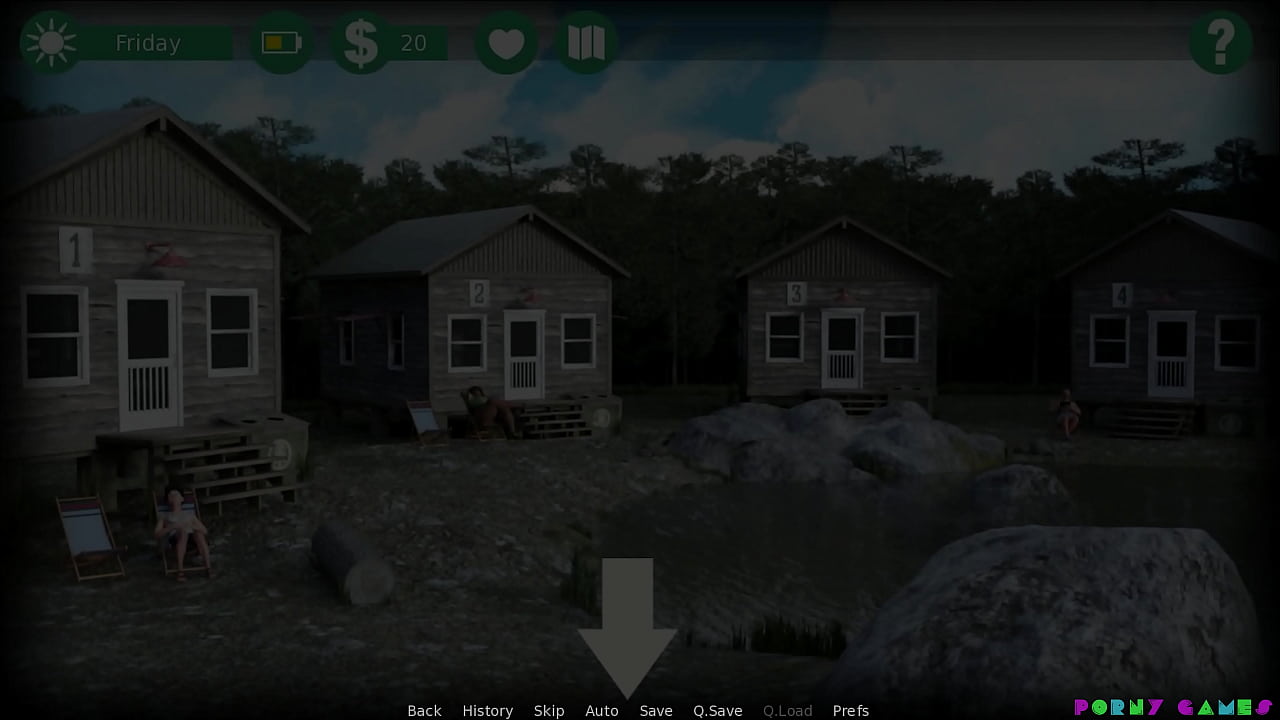Click the dollar sign money icon

click(361, 42)
